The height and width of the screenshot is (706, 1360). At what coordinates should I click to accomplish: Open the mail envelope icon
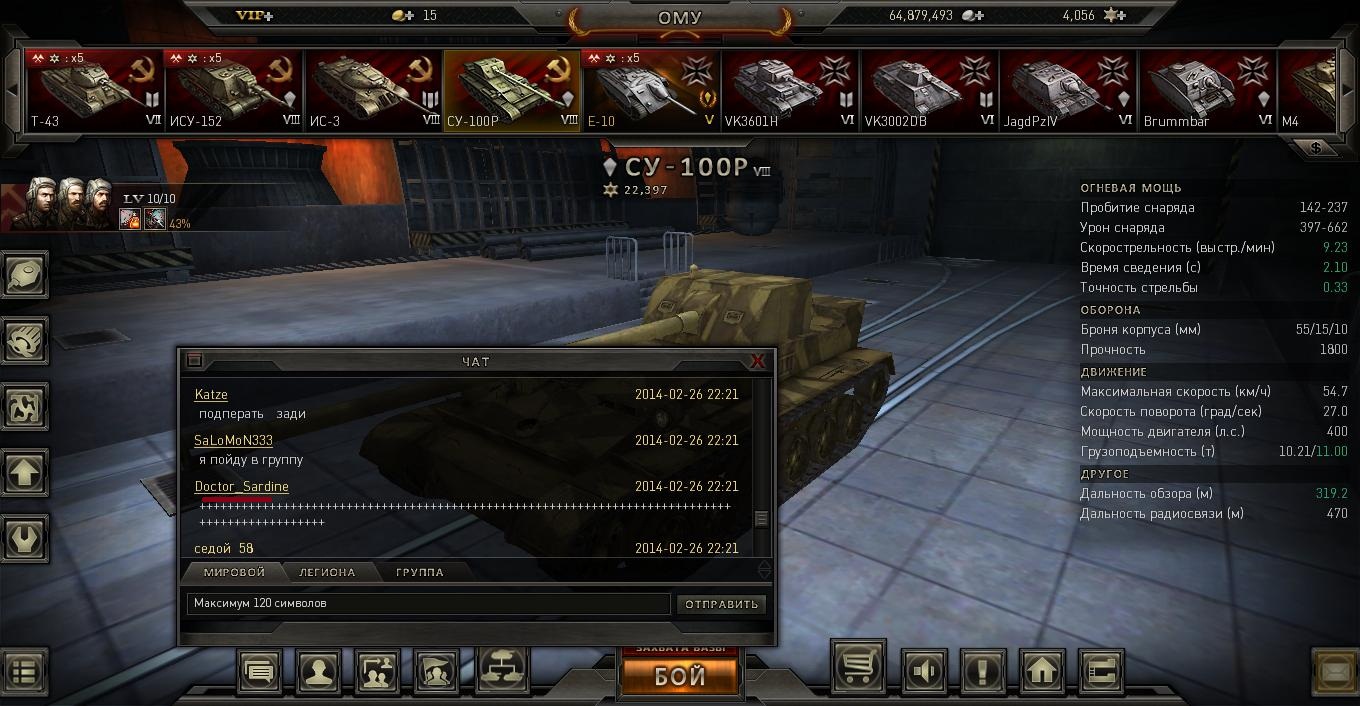click(x=1335, y=672)
